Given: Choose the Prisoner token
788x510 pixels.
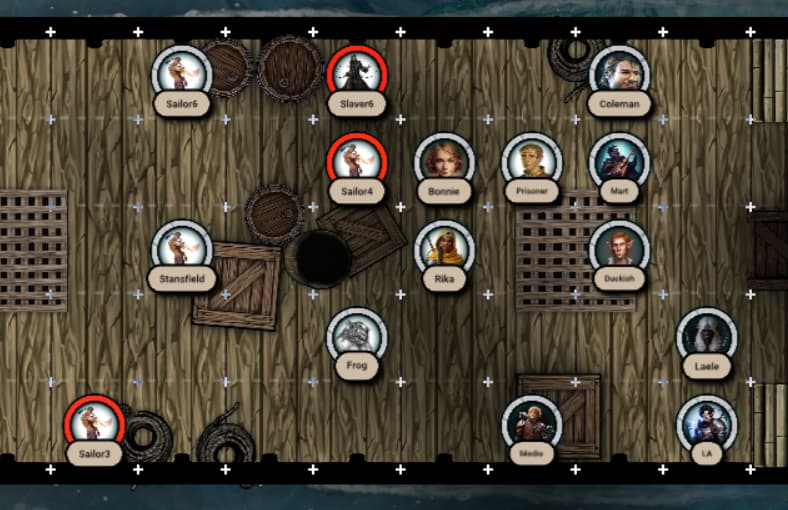Looking at the screenshot, I should pos(532,161).
